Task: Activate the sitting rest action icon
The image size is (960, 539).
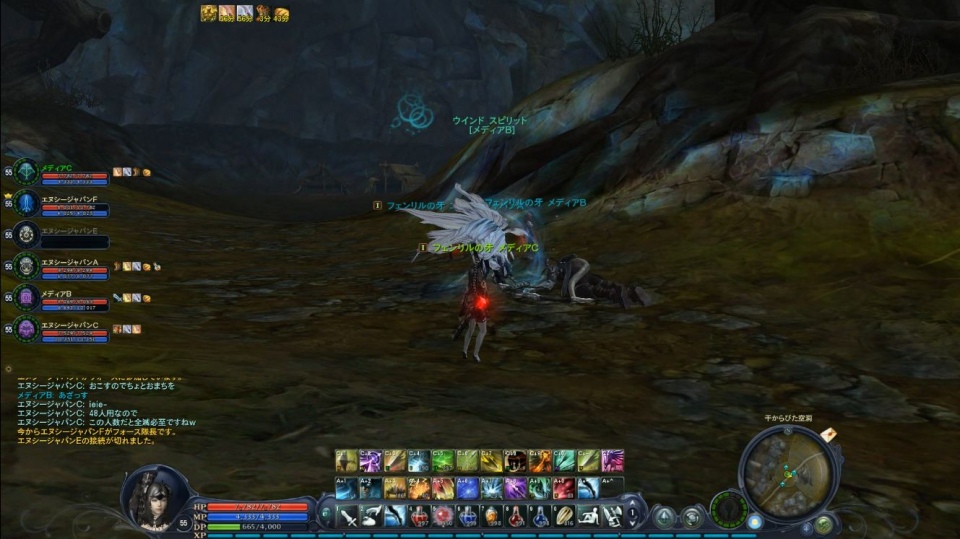Action: (588, 516)
